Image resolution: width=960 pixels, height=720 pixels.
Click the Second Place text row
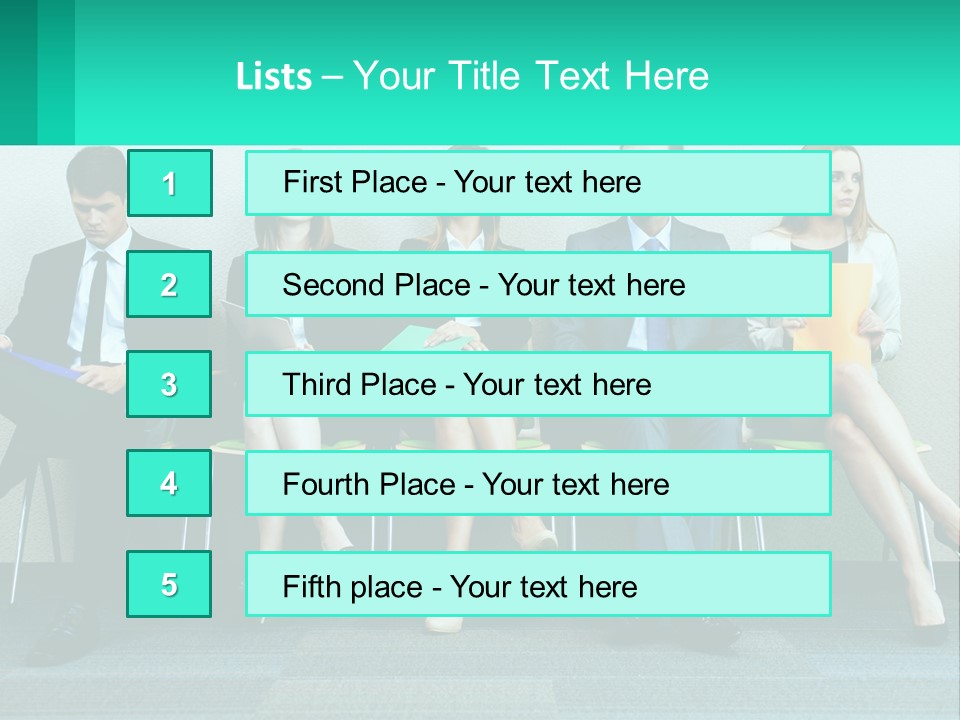(538, 284)
